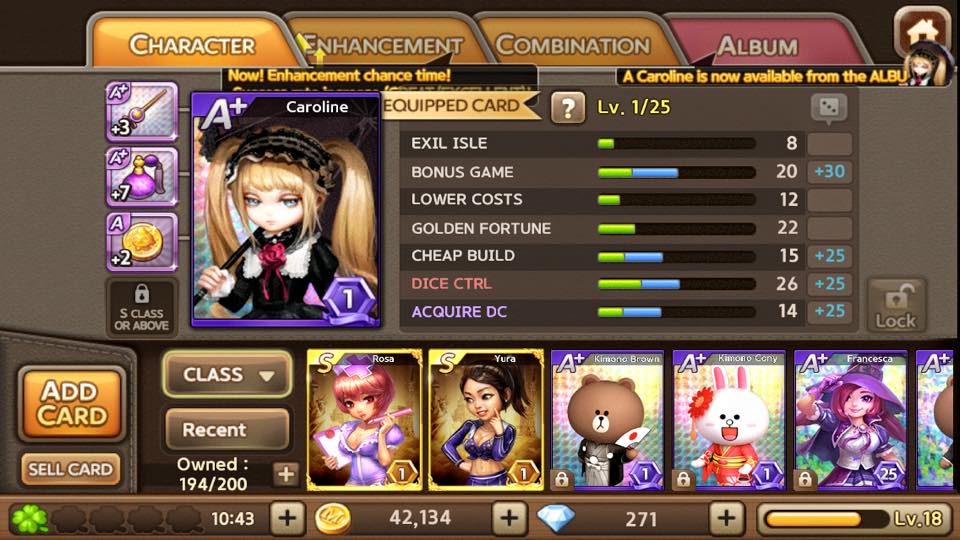
Task: Toggle the card Lock button
Action: (x=895, y=304)
